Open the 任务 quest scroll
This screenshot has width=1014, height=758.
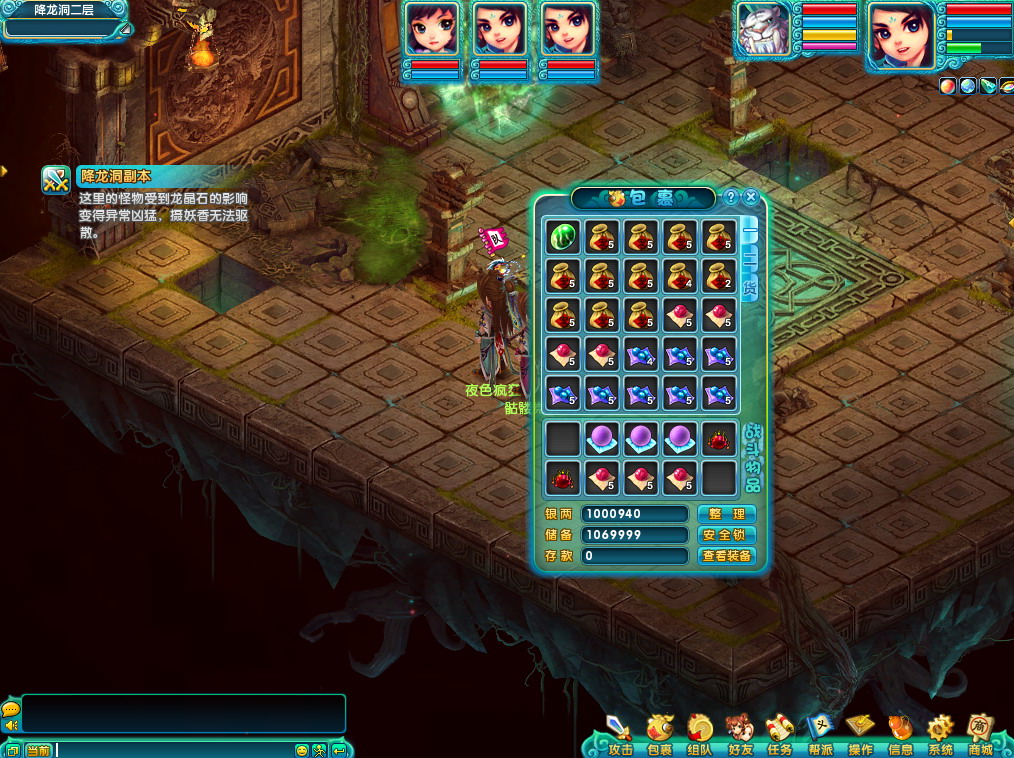(780, 733)
